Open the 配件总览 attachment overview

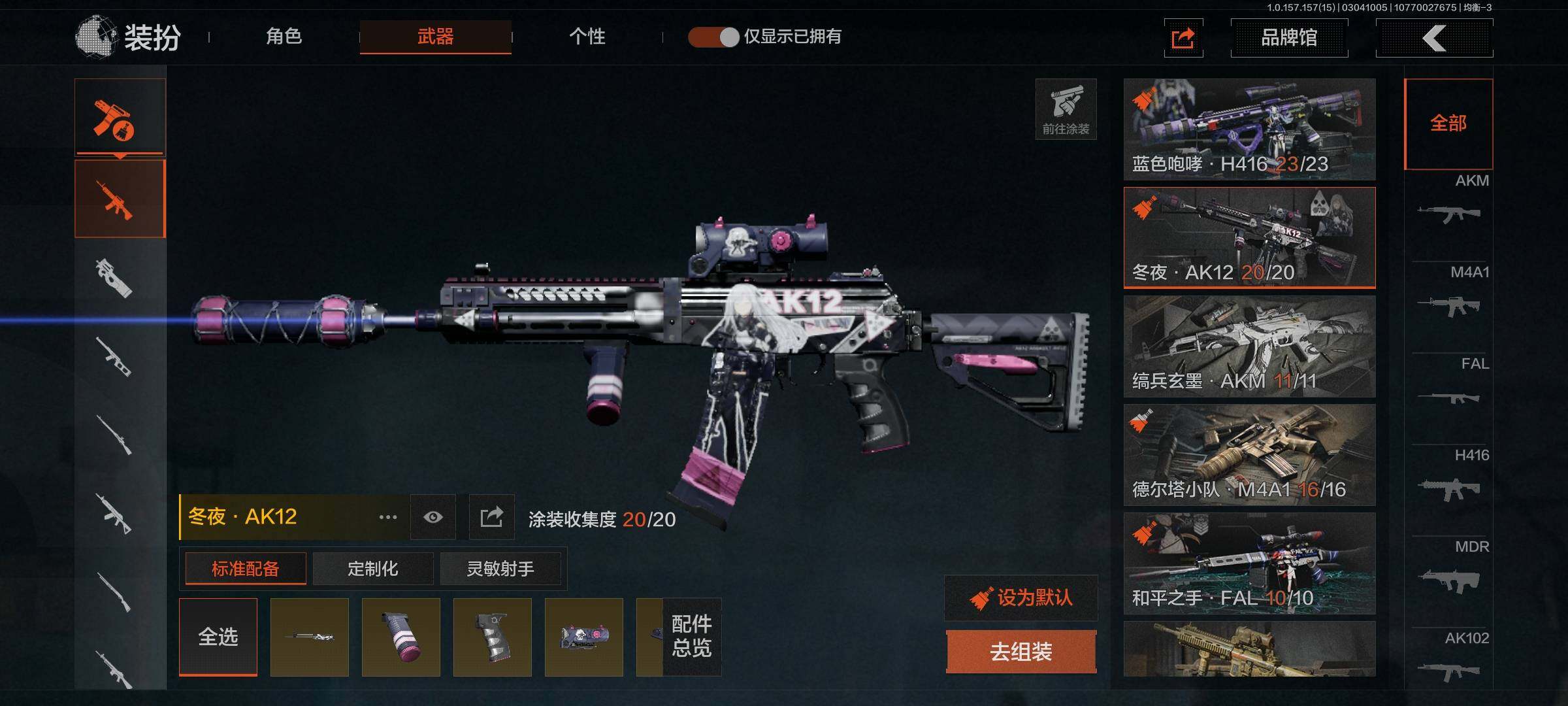[x=691, y=637]
